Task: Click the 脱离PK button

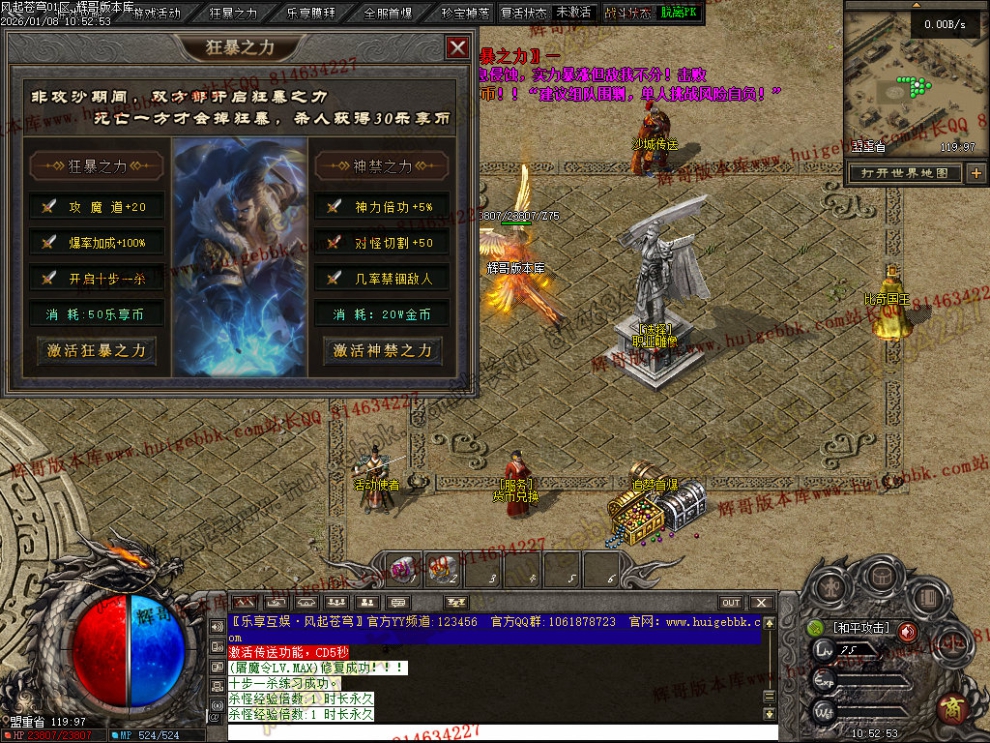Action: [679, 13]
